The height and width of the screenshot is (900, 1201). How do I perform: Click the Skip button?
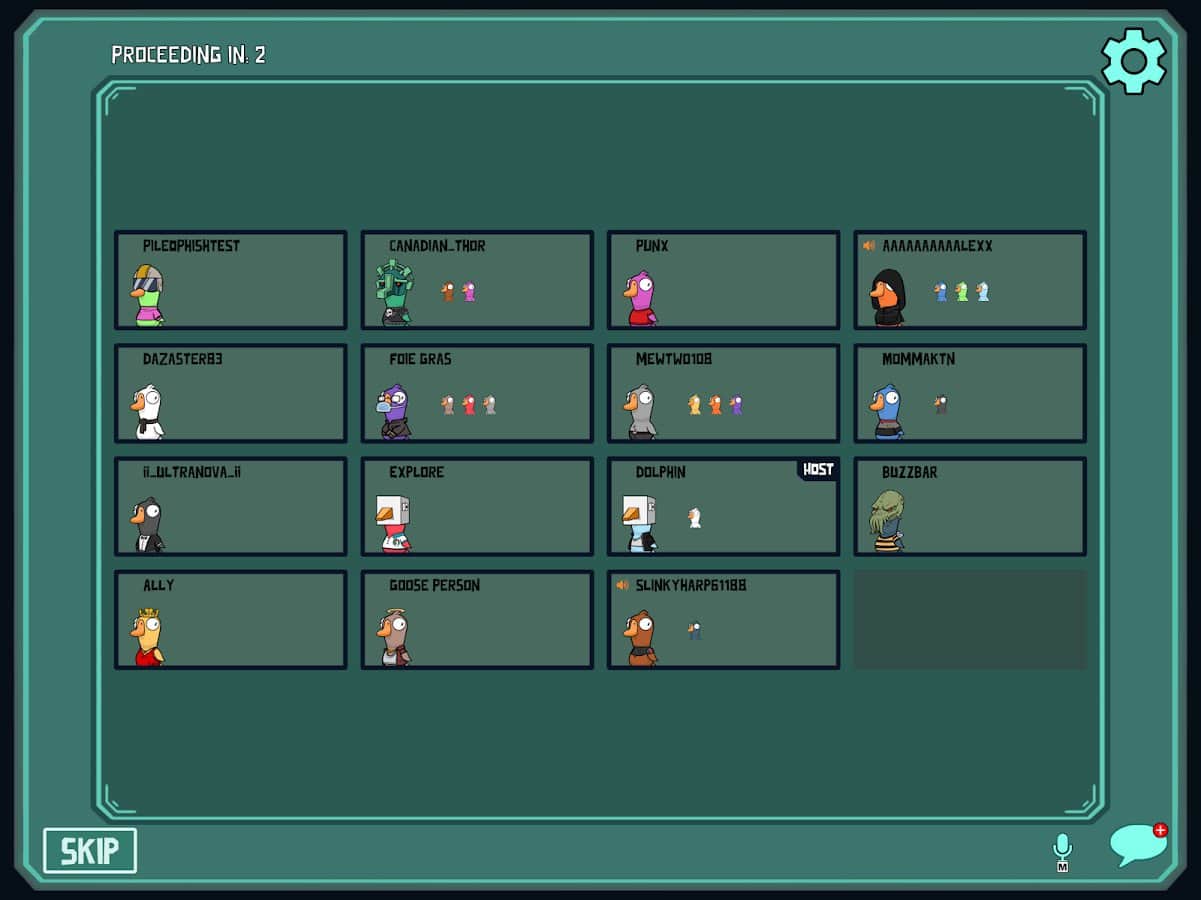click(90, 851)
